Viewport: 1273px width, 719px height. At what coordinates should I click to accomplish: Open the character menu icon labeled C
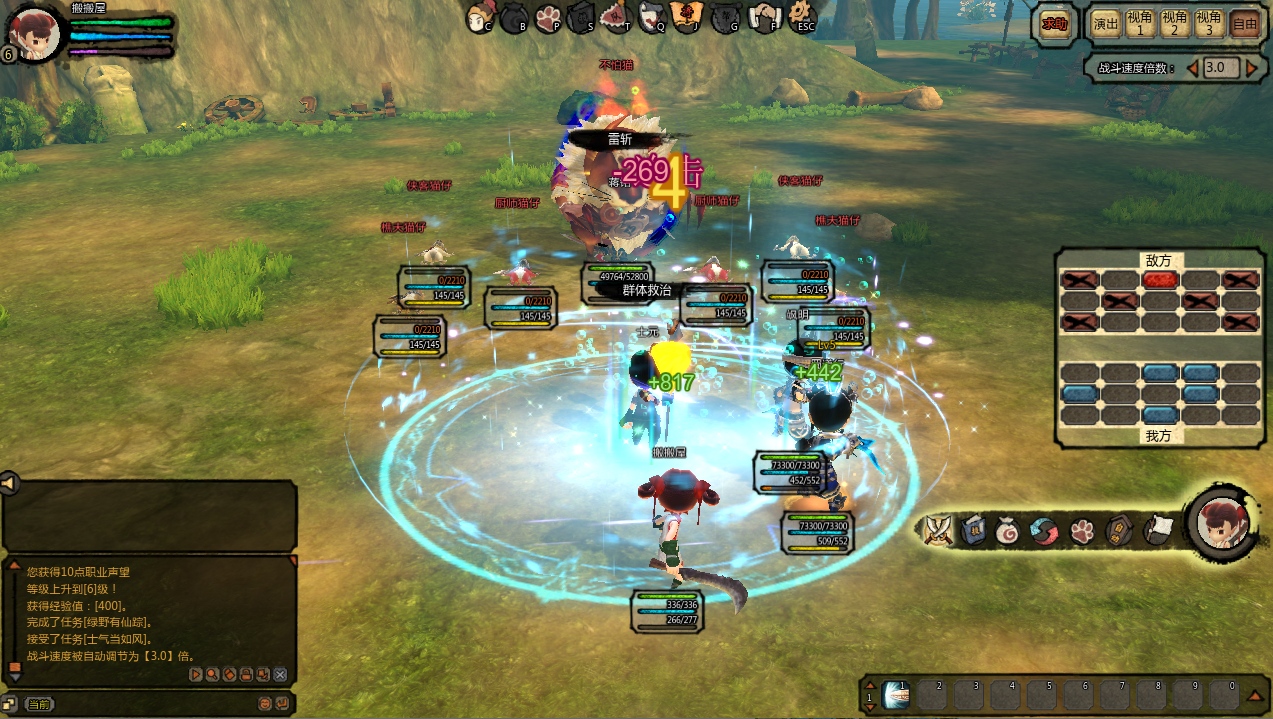(x=482, y=16)
